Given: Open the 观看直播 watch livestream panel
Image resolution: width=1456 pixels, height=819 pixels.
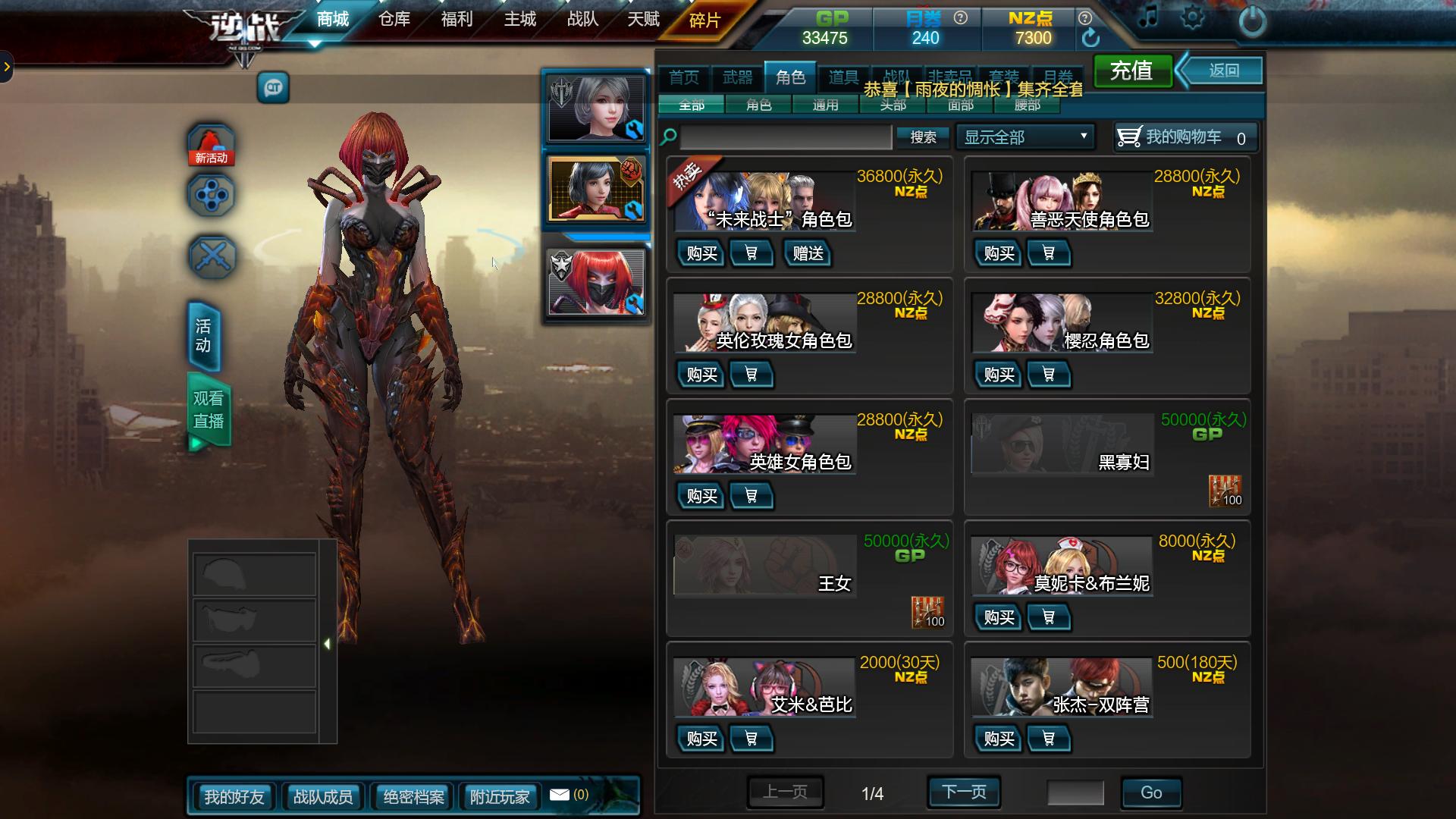Looking at the screenshot, I should (208, 410).
